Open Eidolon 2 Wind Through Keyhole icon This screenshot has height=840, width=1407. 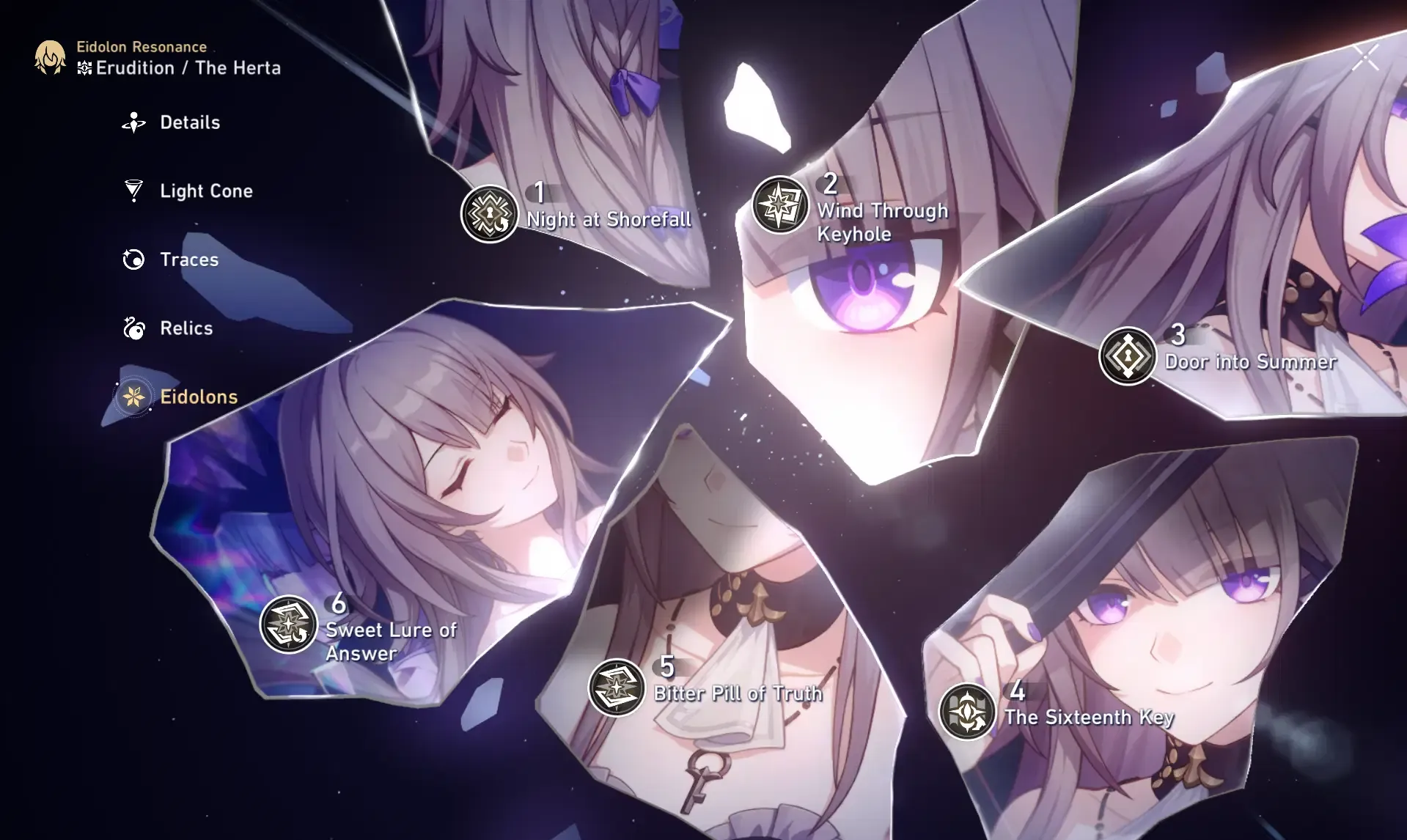tap(780, 203)
